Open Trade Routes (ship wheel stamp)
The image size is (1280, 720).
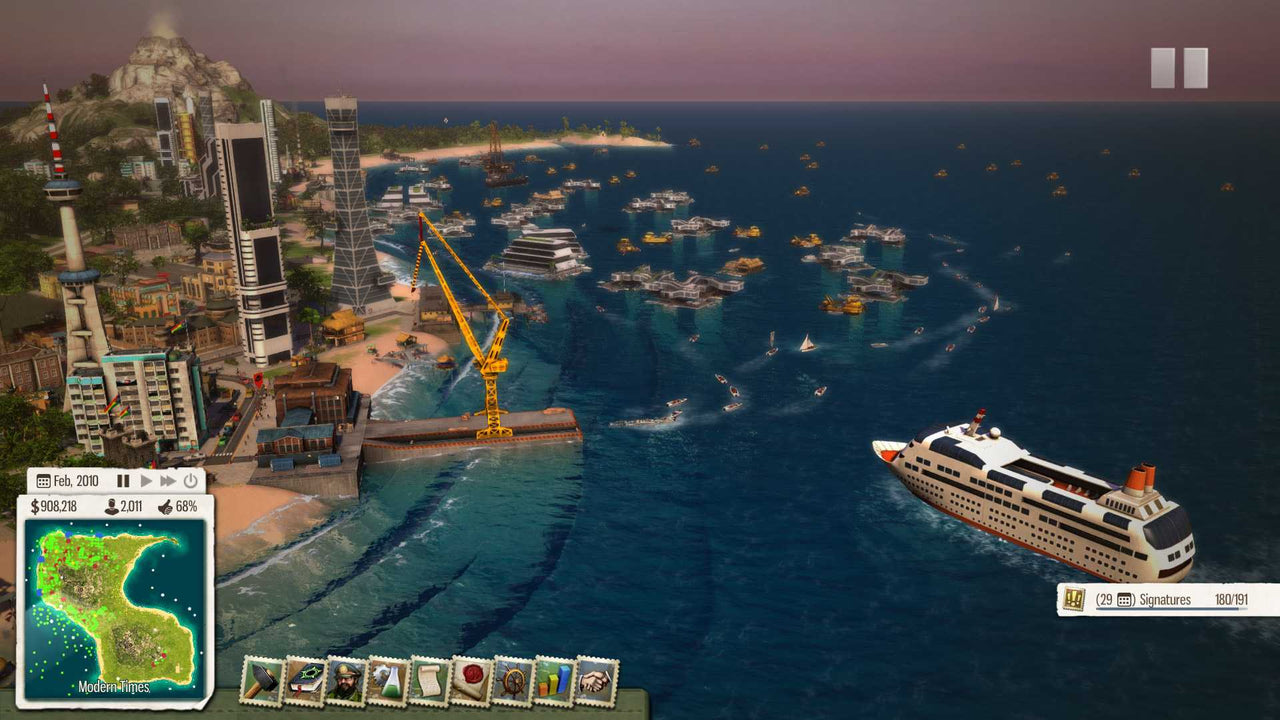pyautogui.click(x=513, y=681)
